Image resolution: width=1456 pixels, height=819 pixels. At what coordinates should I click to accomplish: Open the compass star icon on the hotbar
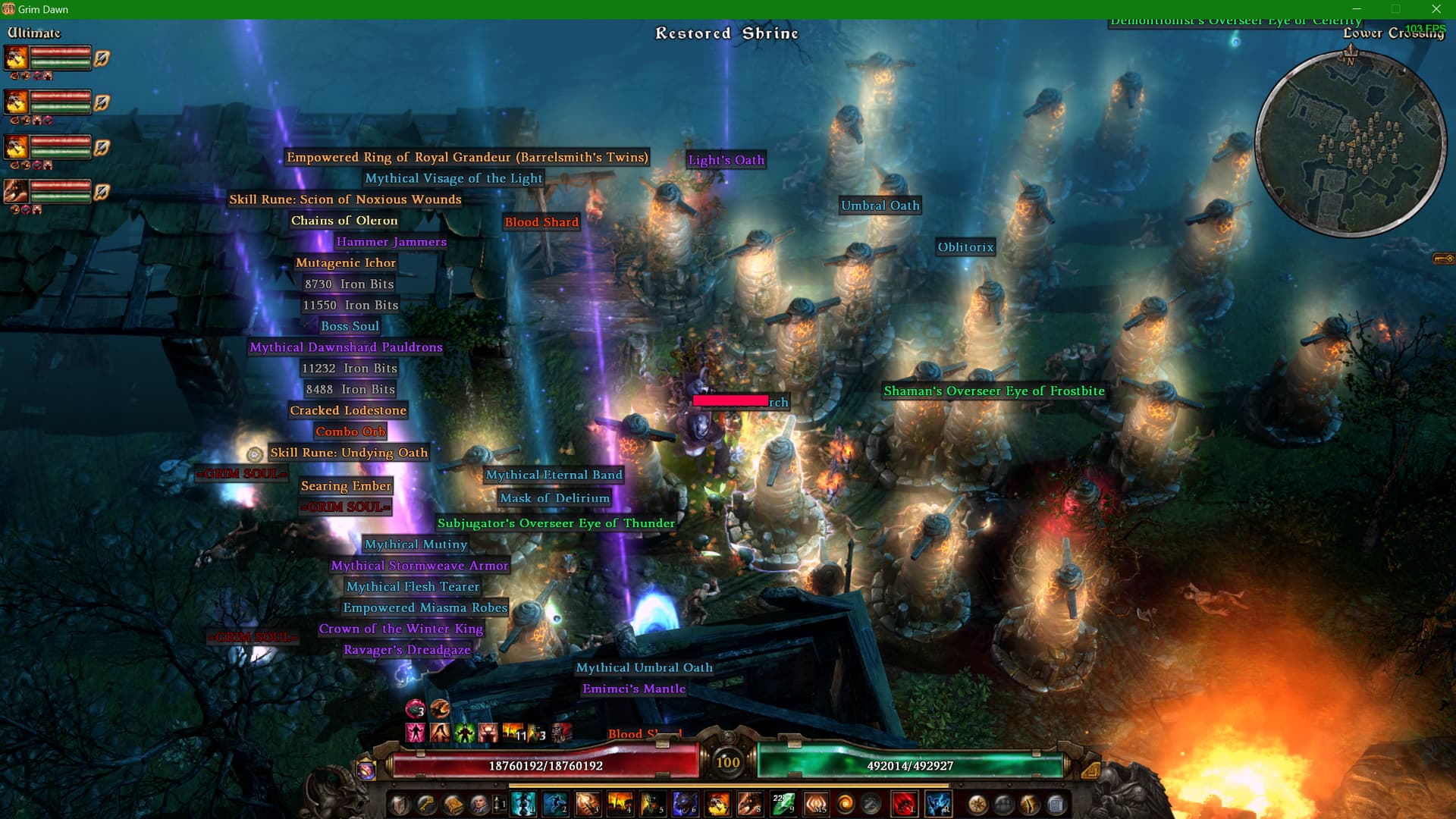point(977,804)
